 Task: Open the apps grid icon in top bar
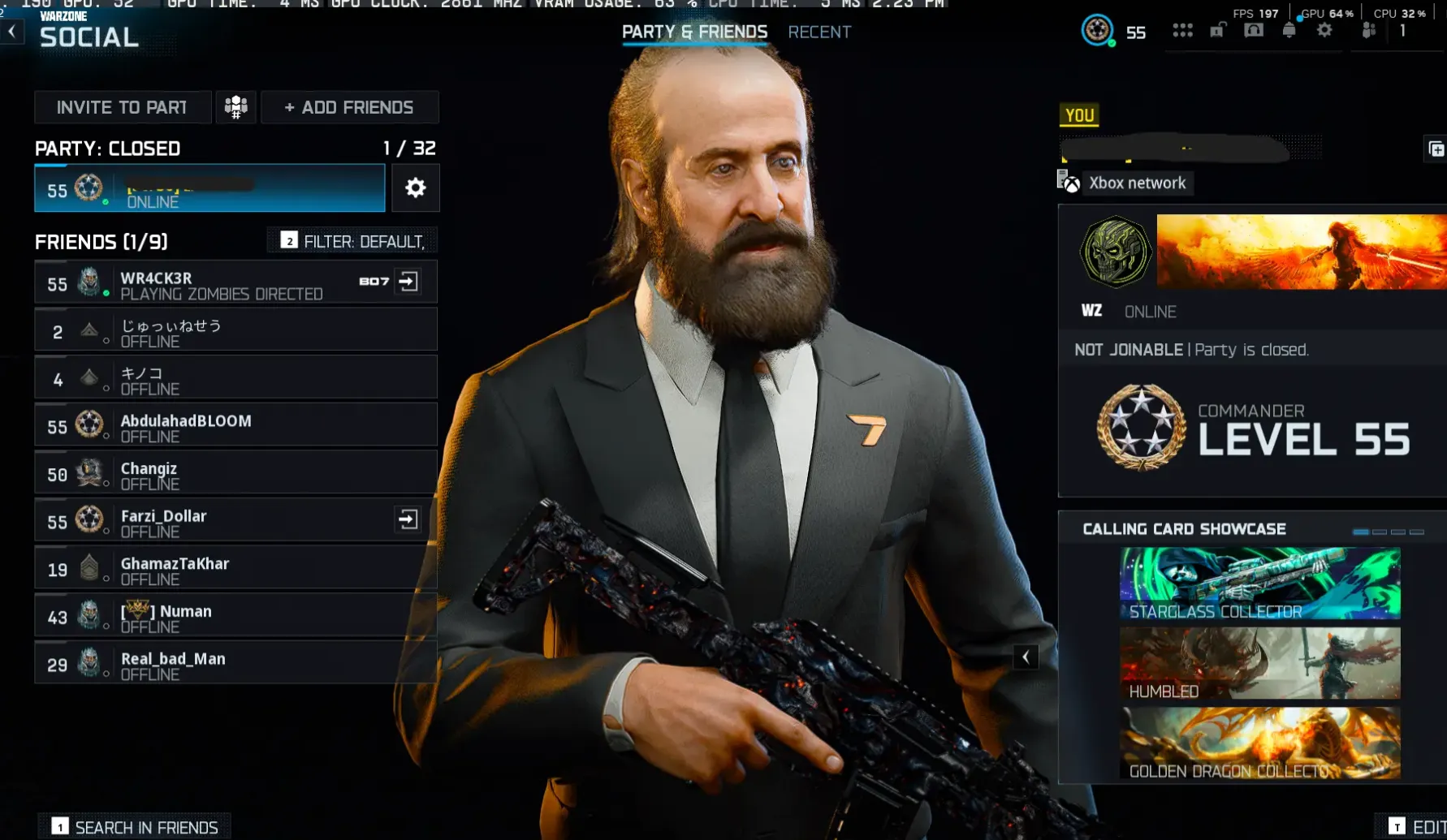pyautogui.click(x=1183, y=31)
